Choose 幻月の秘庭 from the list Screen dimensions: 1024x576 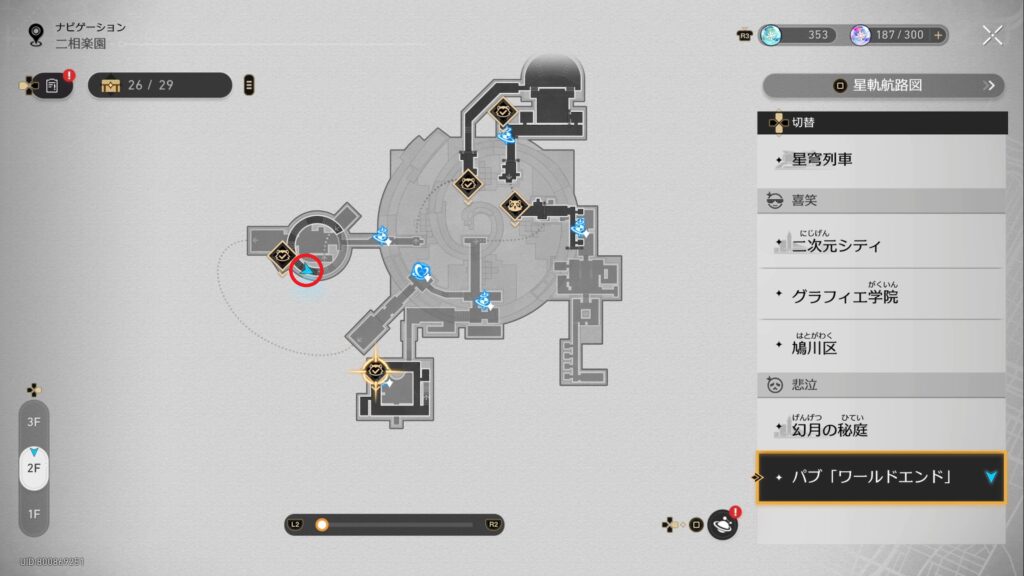tap(881, 427)
